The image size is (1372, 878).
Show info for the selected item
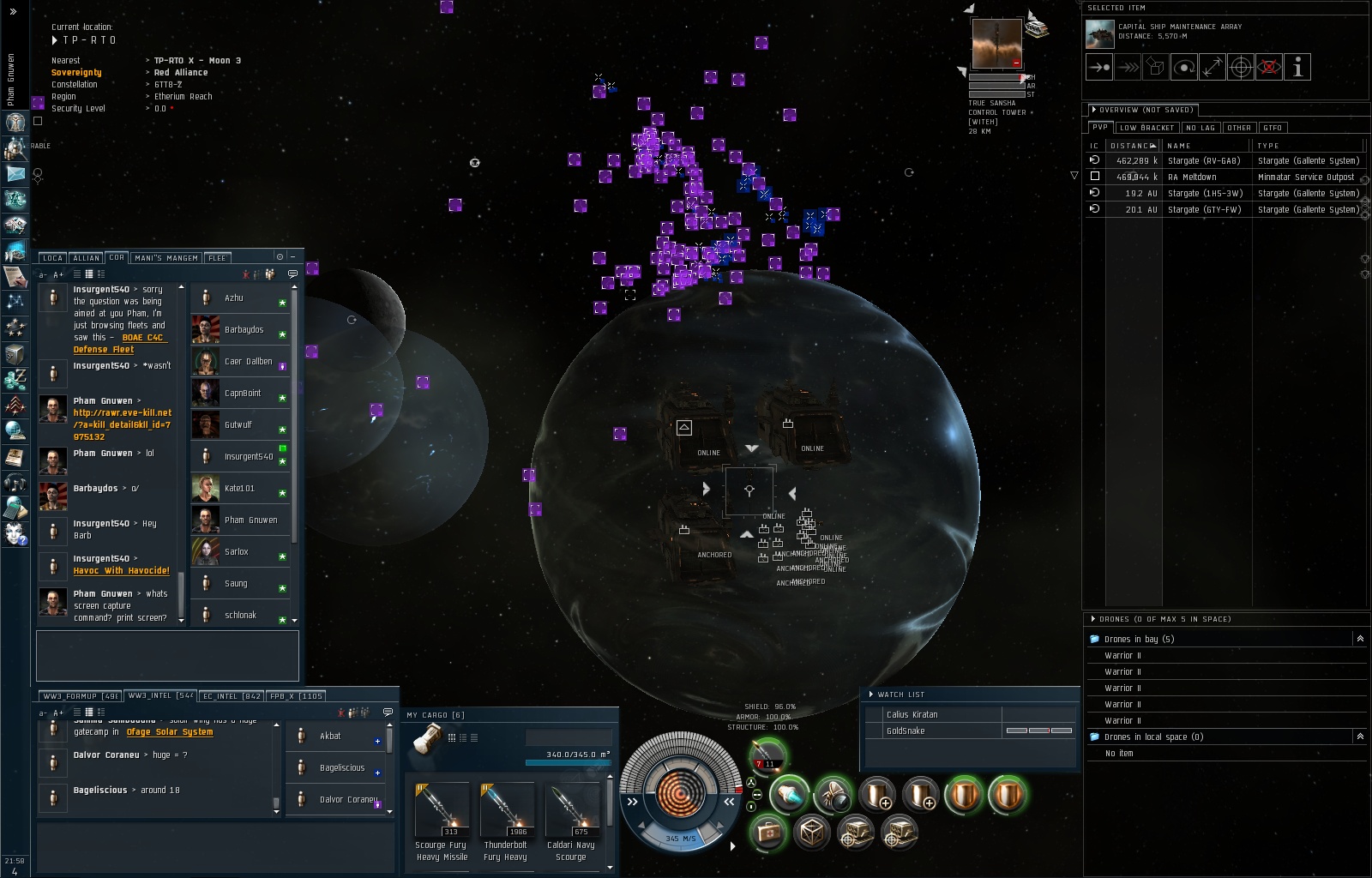(x=1297, y=68)
